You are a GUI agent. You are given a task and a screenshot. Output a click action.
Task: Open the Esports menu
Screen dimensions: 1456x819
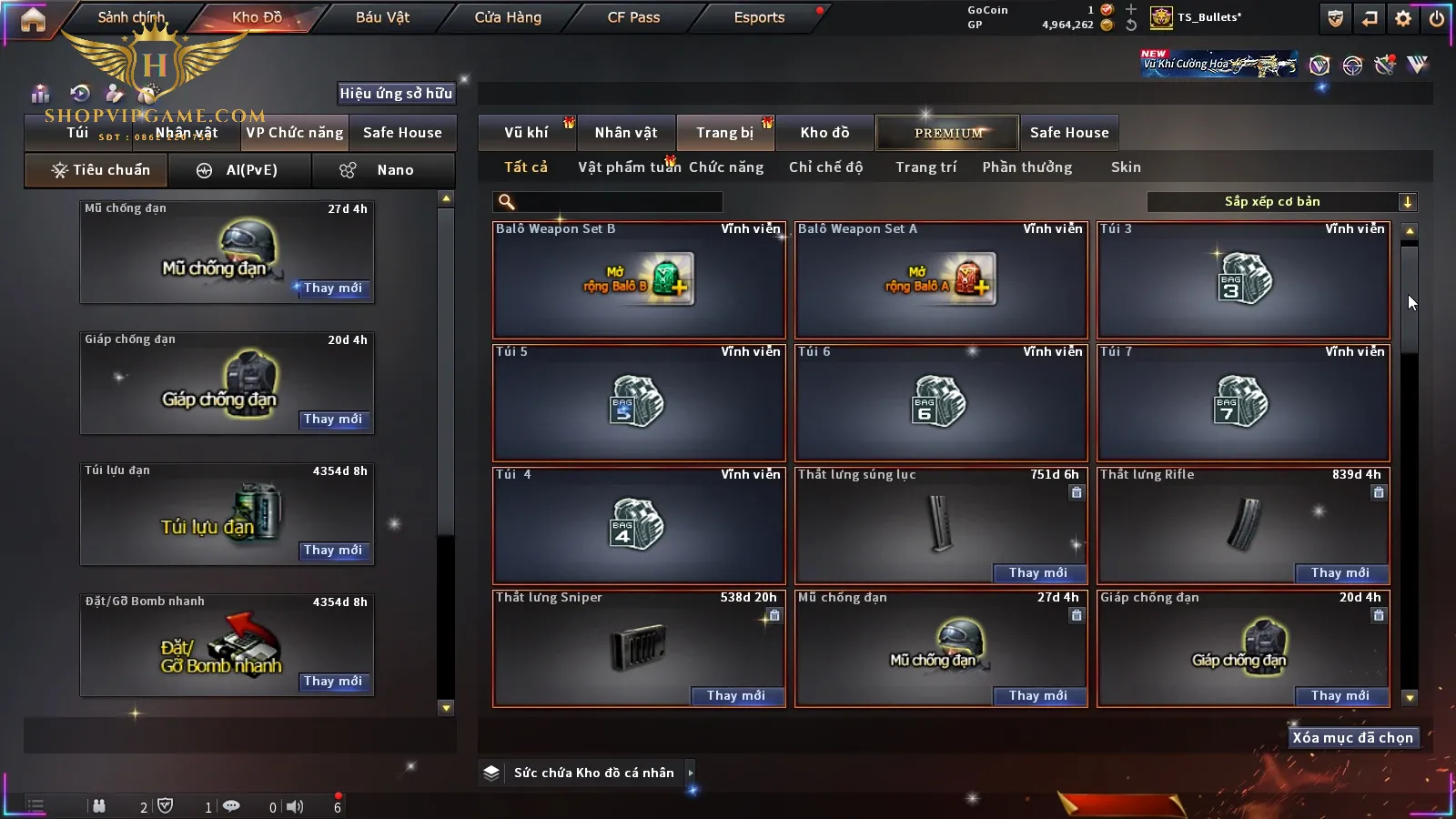coord(759,17)
